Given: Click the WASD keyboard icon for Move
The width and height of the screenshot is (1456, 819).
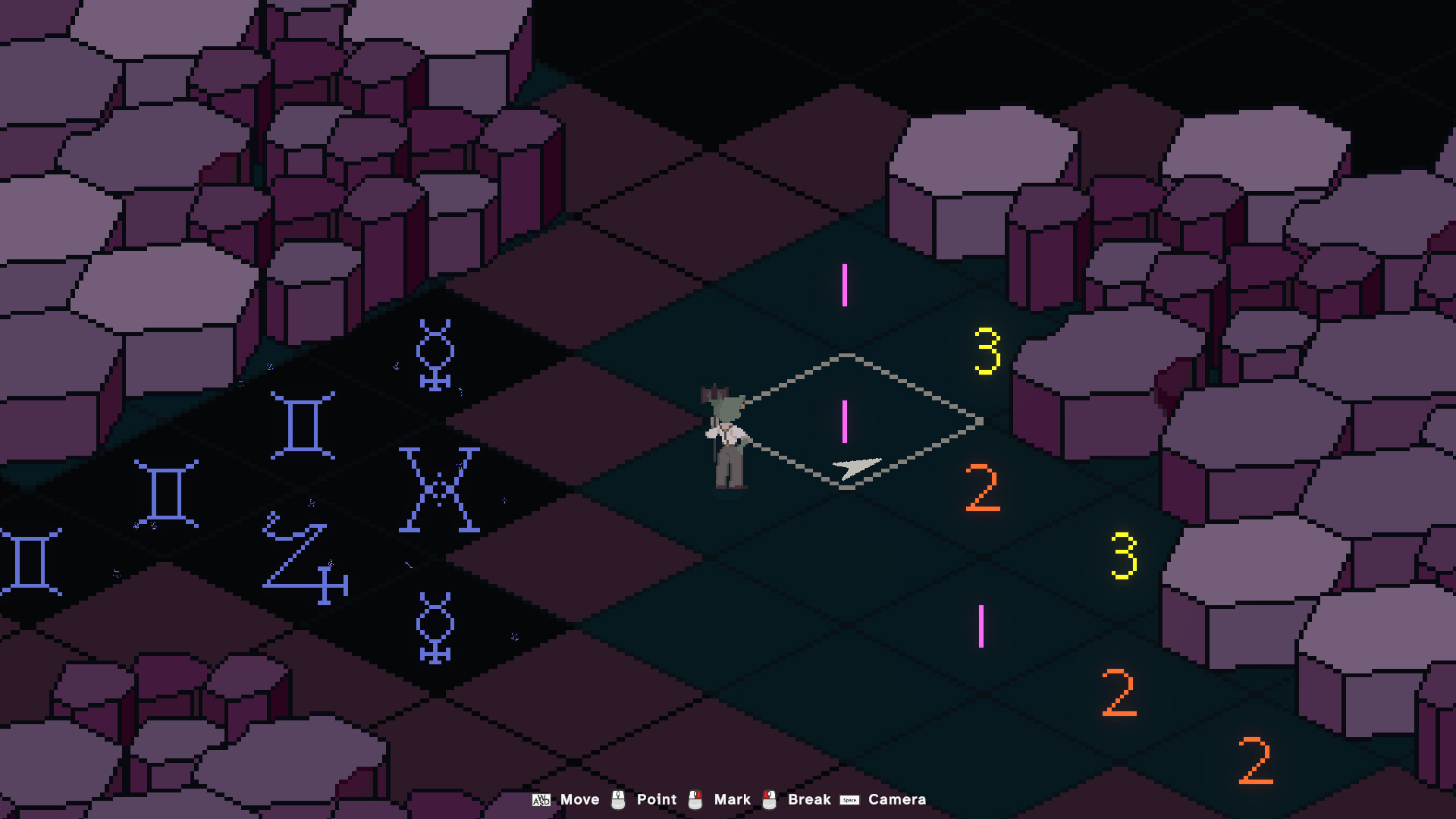Looking at the screenshot, I should click(541, 799).
